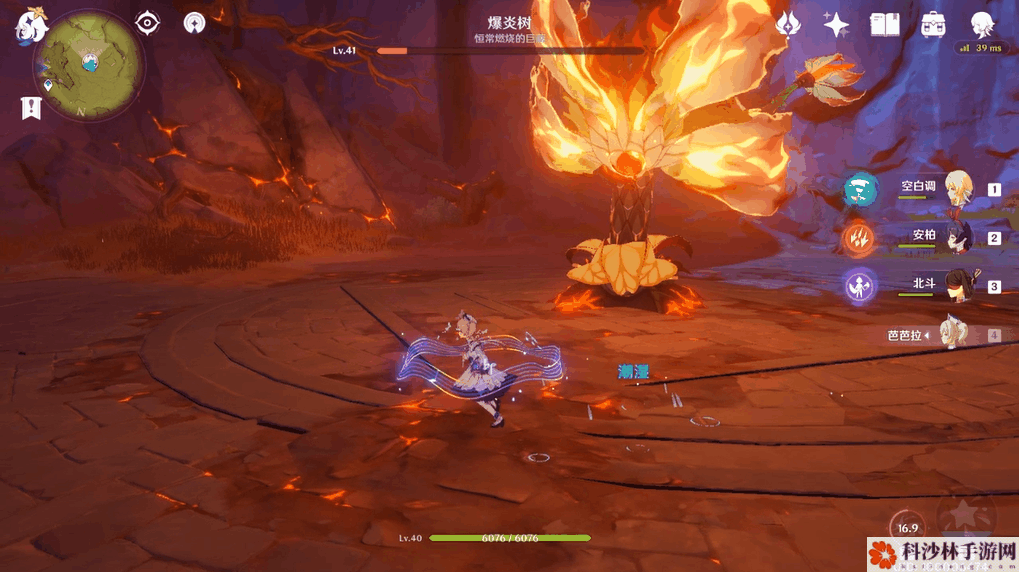1019x572 pixels.
Task: Open the character profile screen
Action: (982, 24)
